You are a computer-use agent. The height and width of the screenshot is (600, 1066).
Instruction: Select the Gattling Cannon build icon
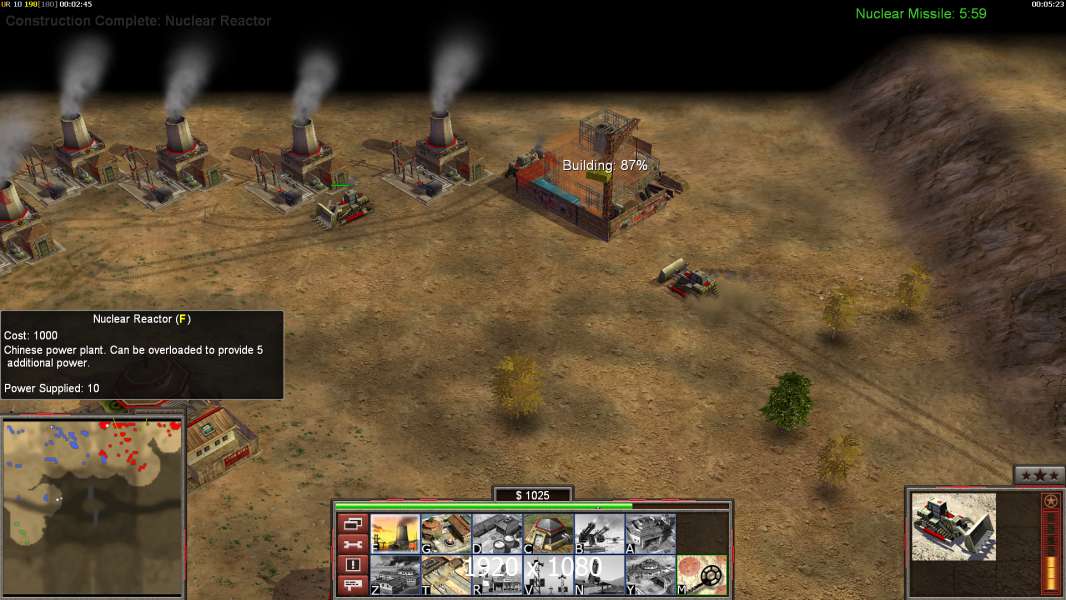(599, 533)
